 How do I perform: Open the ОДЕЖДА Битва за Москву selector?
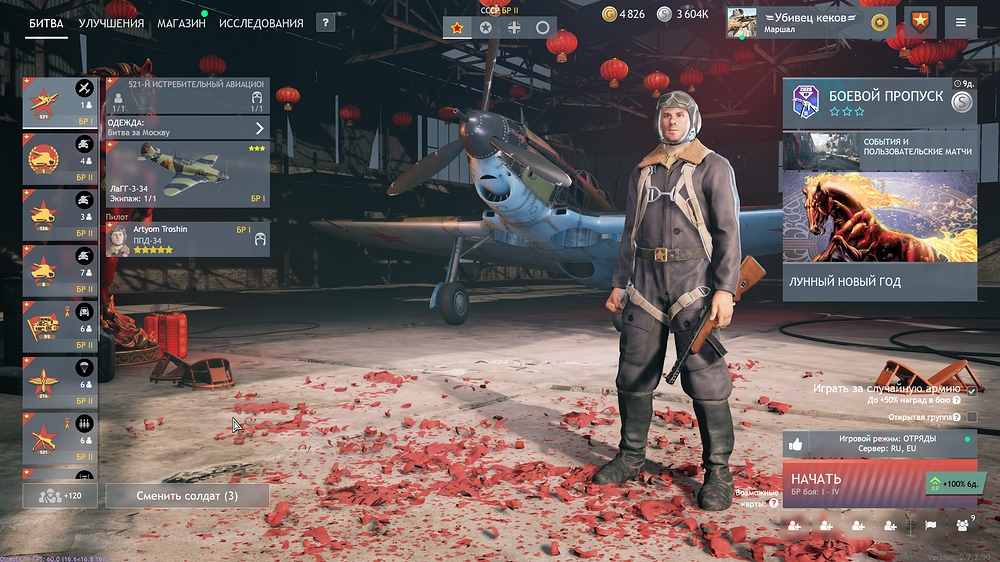click(187, 127)
